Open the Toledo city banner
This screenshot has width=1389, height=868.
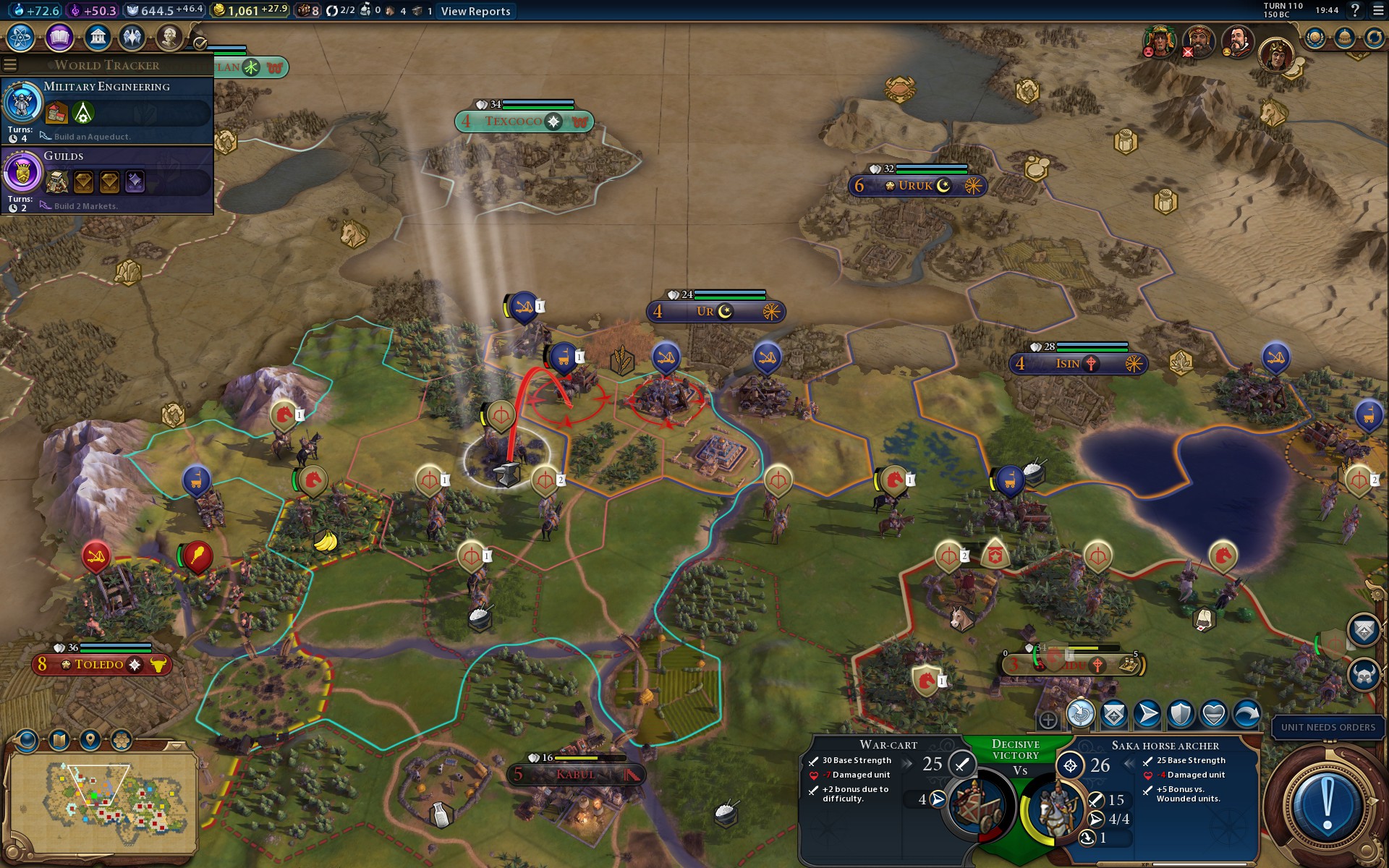101,665
